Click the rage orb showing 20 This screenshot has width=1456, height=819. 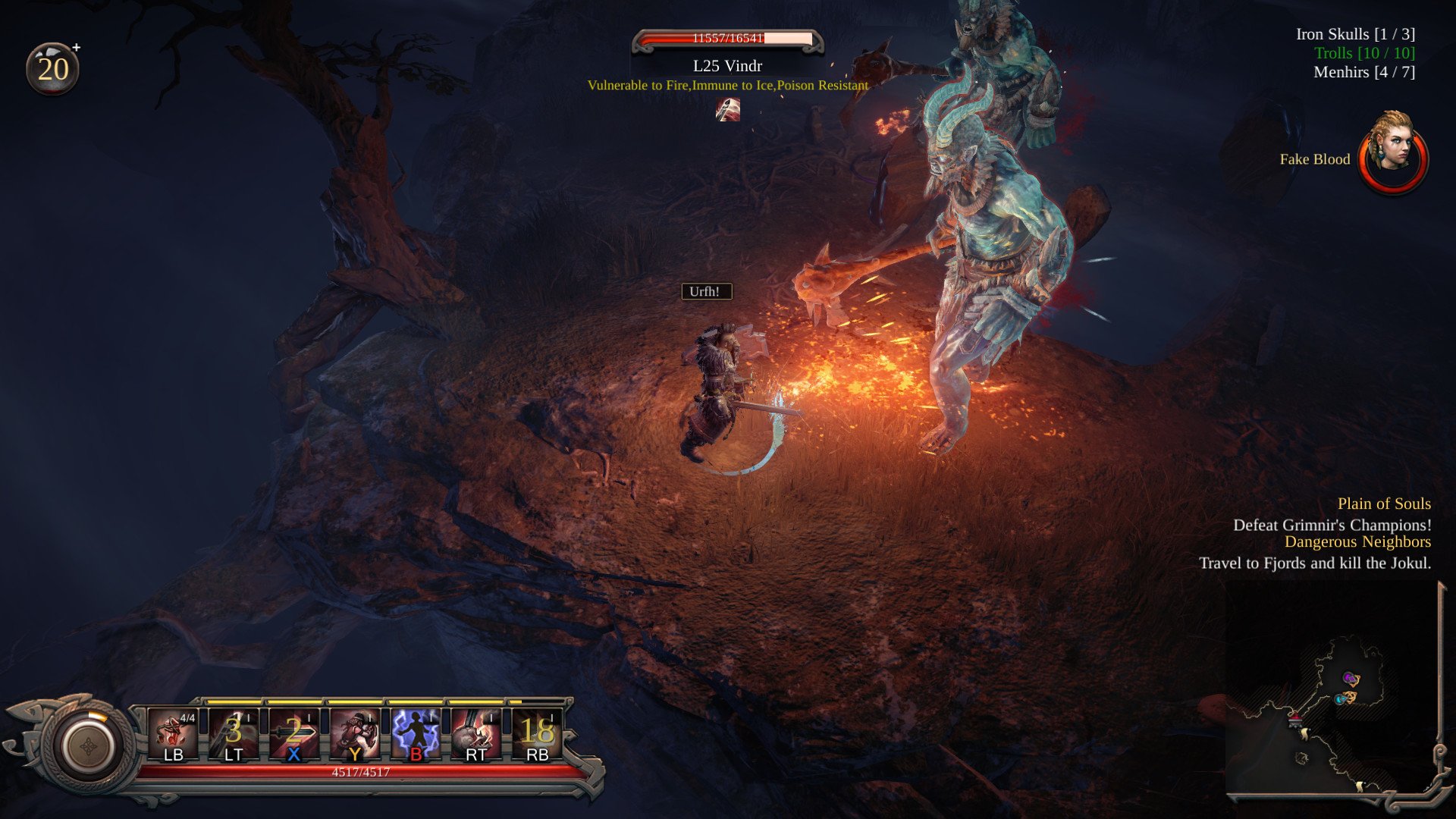(x=51, y=68)
